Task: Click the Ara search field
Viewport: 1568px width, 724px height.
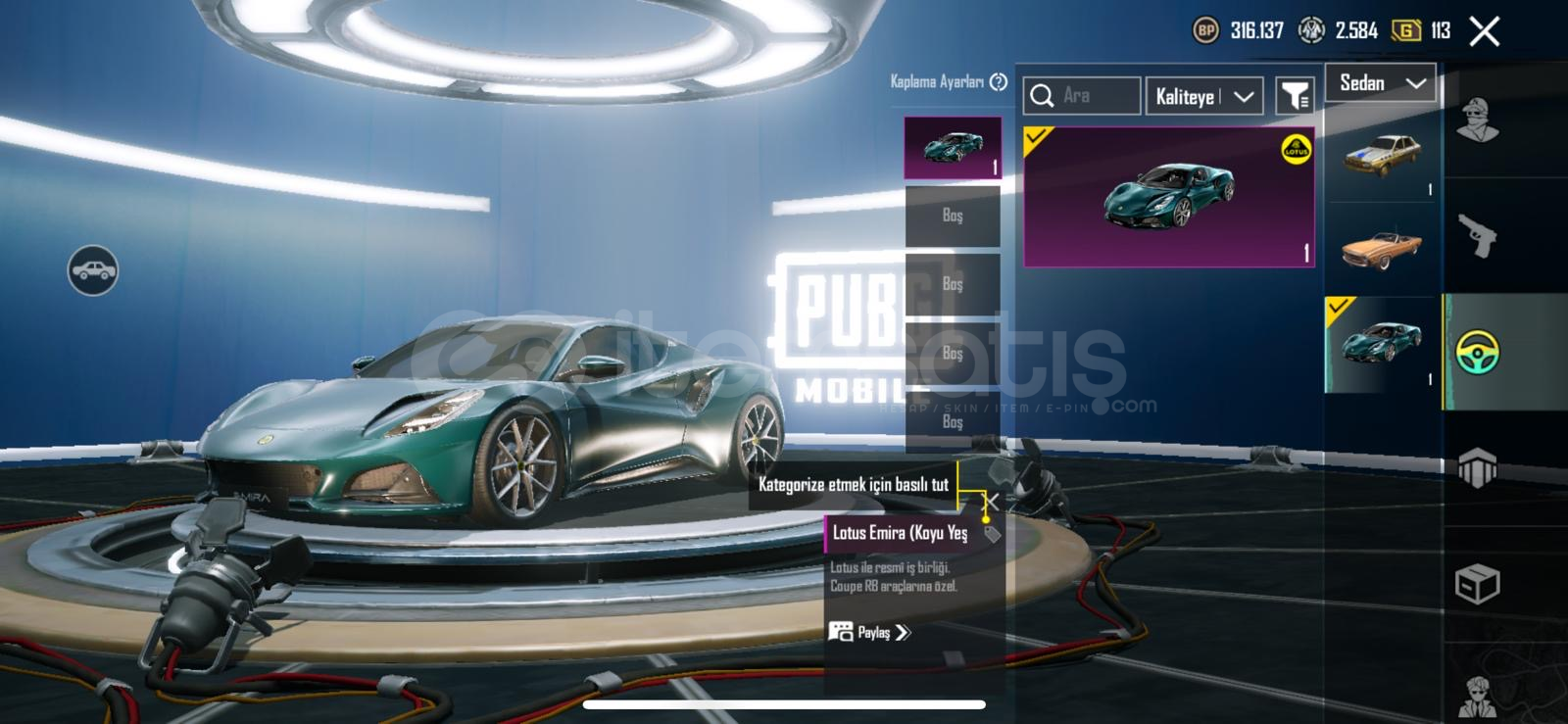Action: click(1082, 96)
